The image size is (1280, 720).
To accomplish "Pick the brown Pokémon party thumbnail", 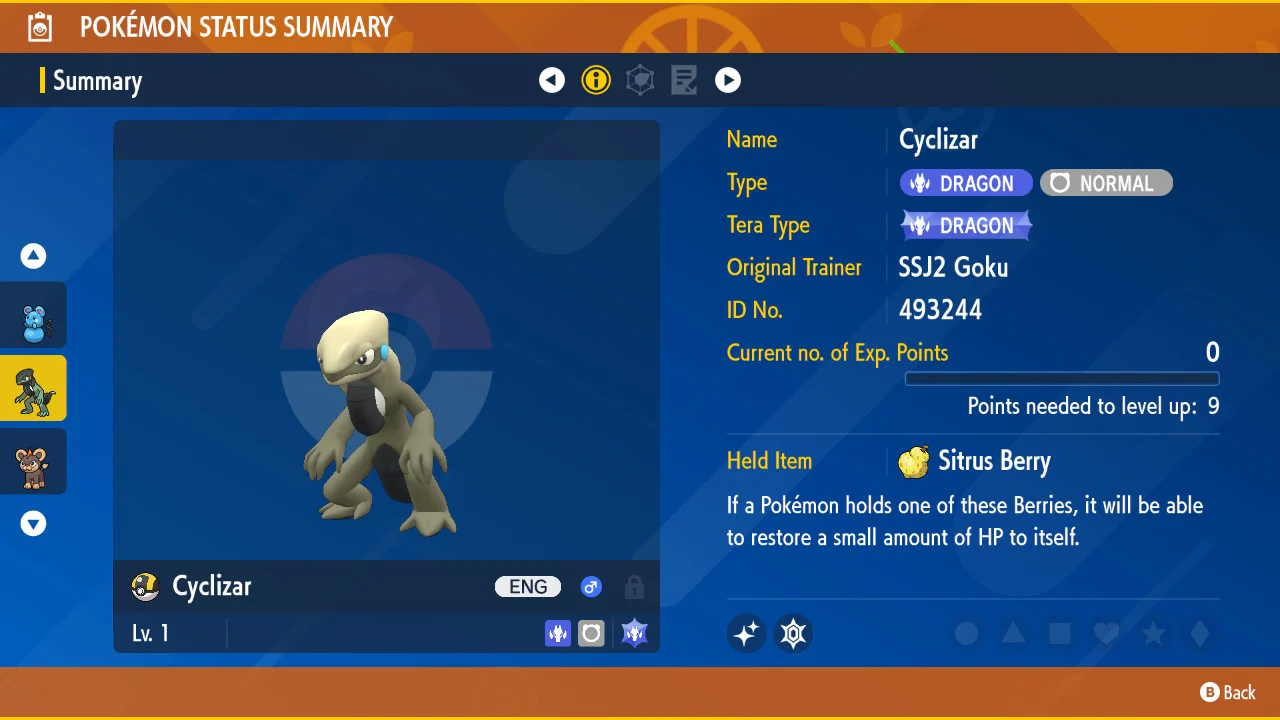I will (34, 461).
